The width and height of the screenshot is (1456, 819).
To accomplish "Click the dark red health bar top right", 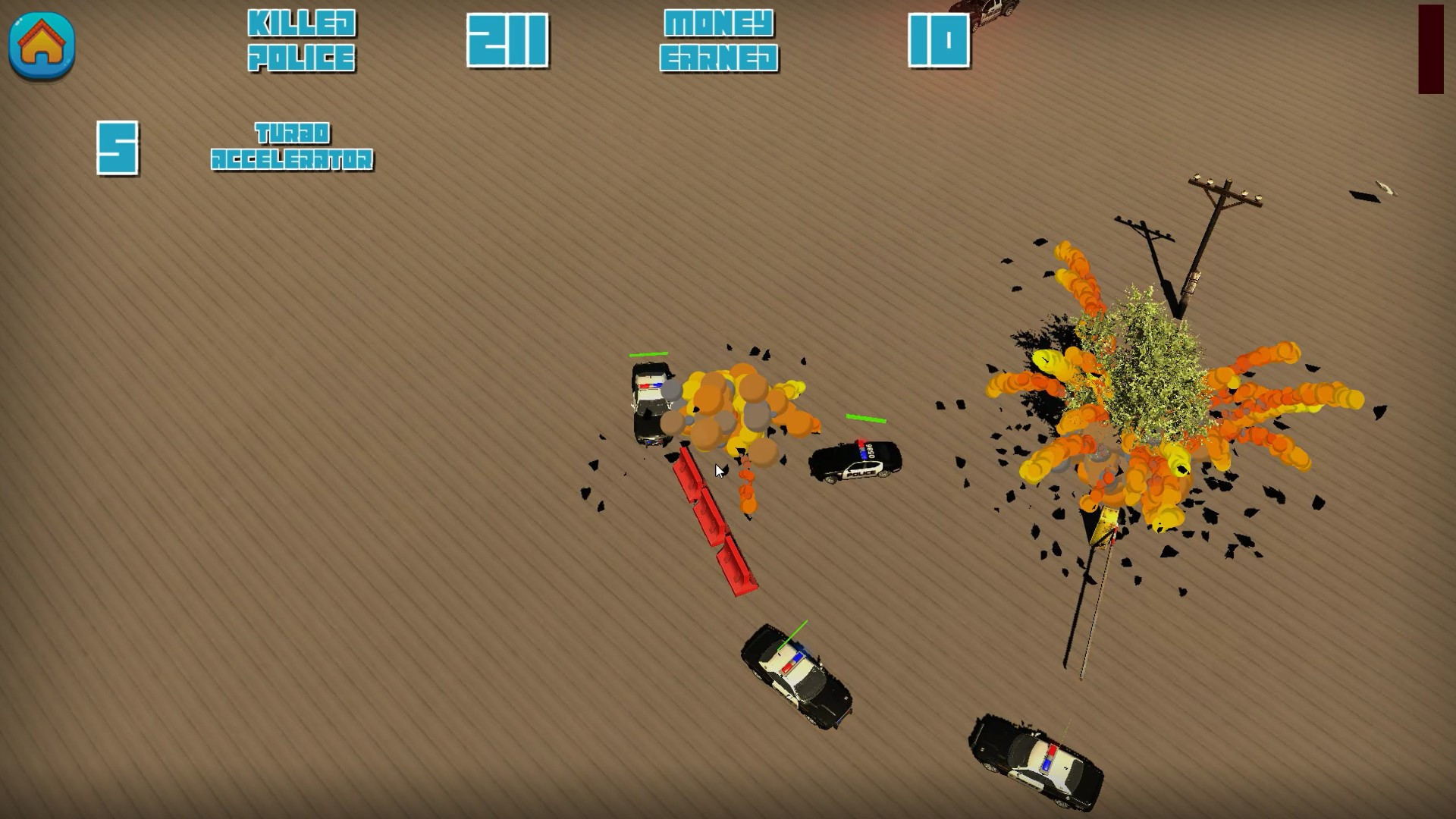I will click(1429, 49).
